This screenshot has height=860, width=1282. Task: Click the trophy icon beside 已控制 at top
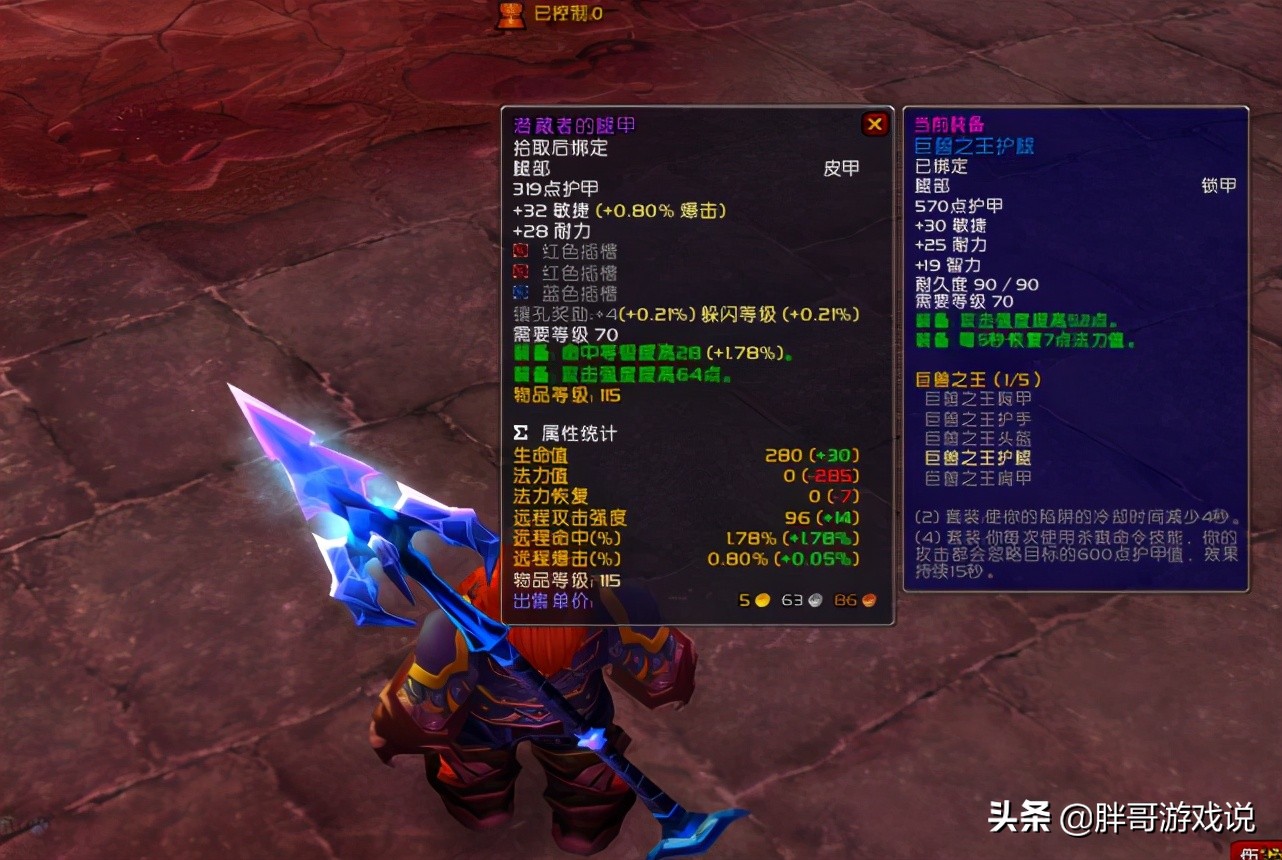tap(510, 15)
